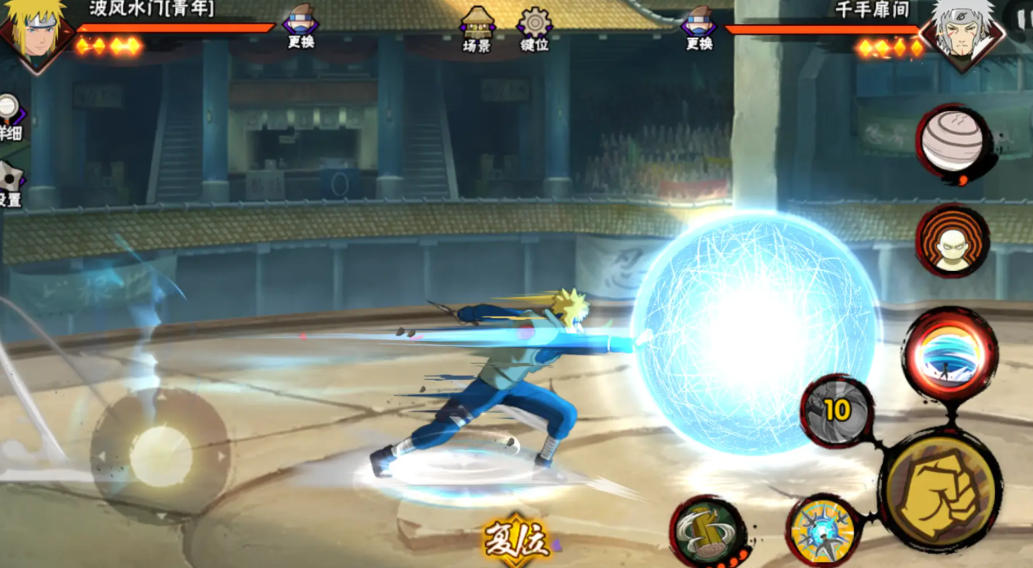Tap Tobirama's portrait in the corner
The height and width of the screenshot is (568, 1033).
point(962,33)
